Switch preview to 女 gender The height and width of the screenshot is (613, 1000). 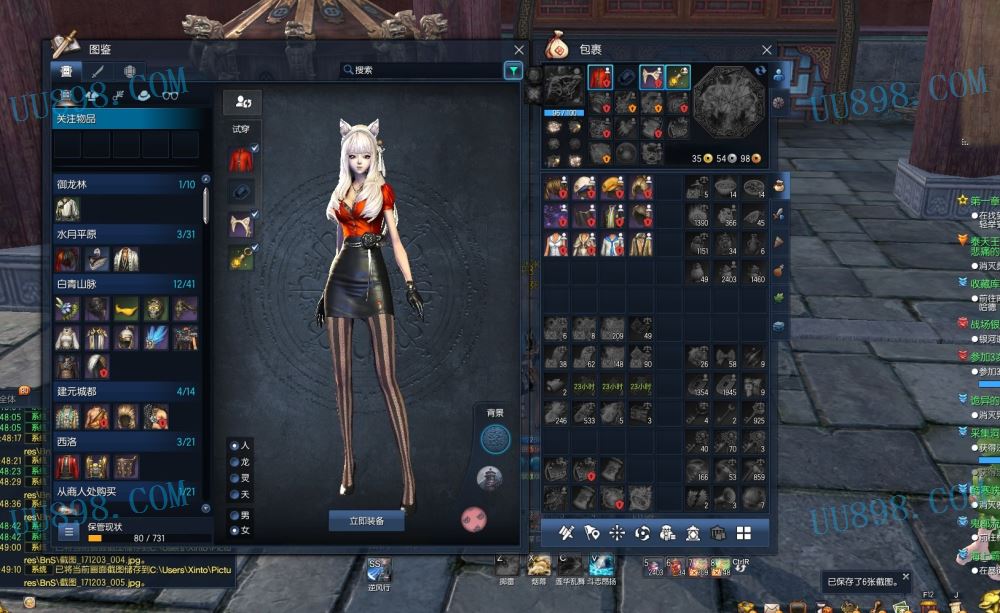235,530
